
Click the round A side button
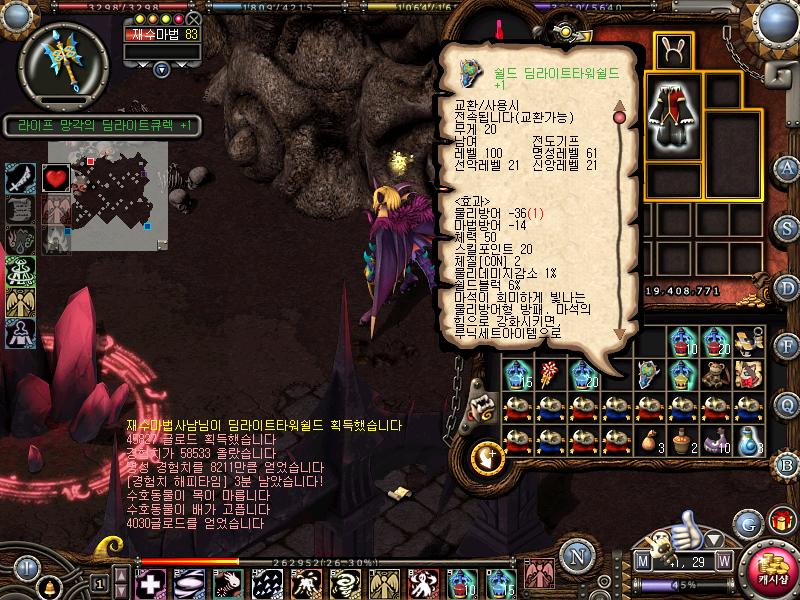point(787,167)
